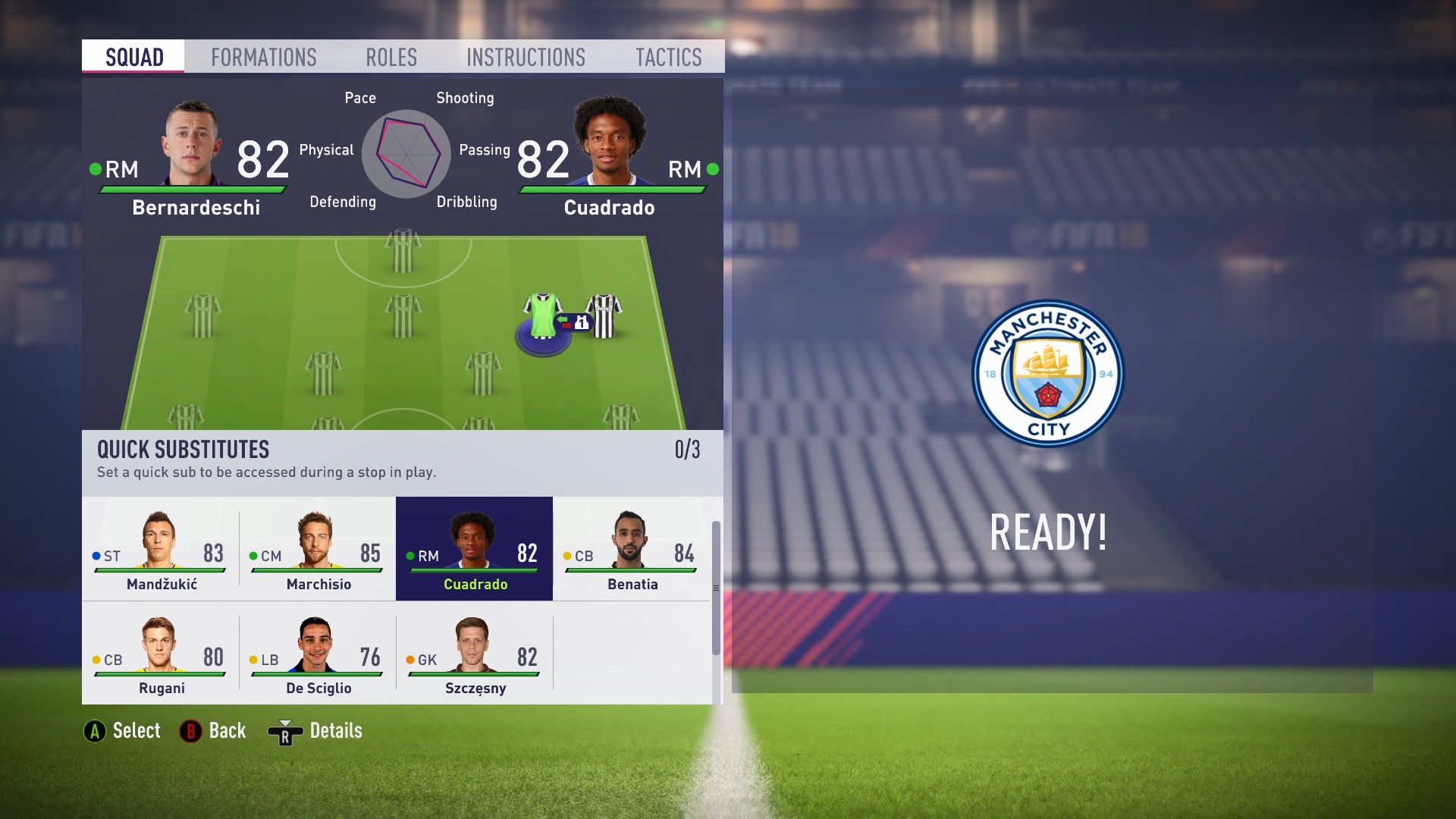Click the READY! status text
The height and width of the screenshot is (819, 1456).
click(1046, 532)
